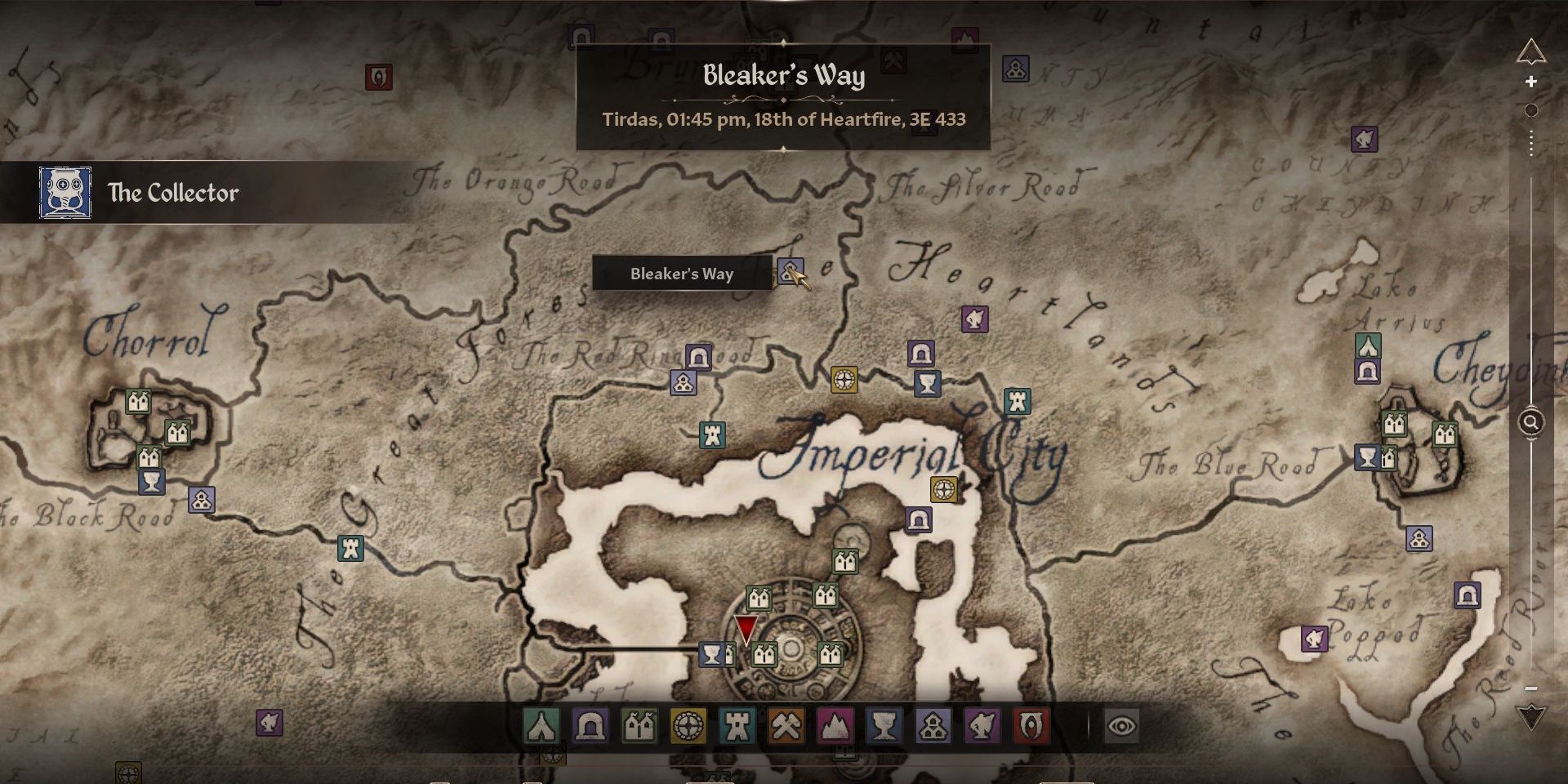Toggle the Oblivion gate filter
Viewport: 1568px width, 784px height.
click(1030, 725)
